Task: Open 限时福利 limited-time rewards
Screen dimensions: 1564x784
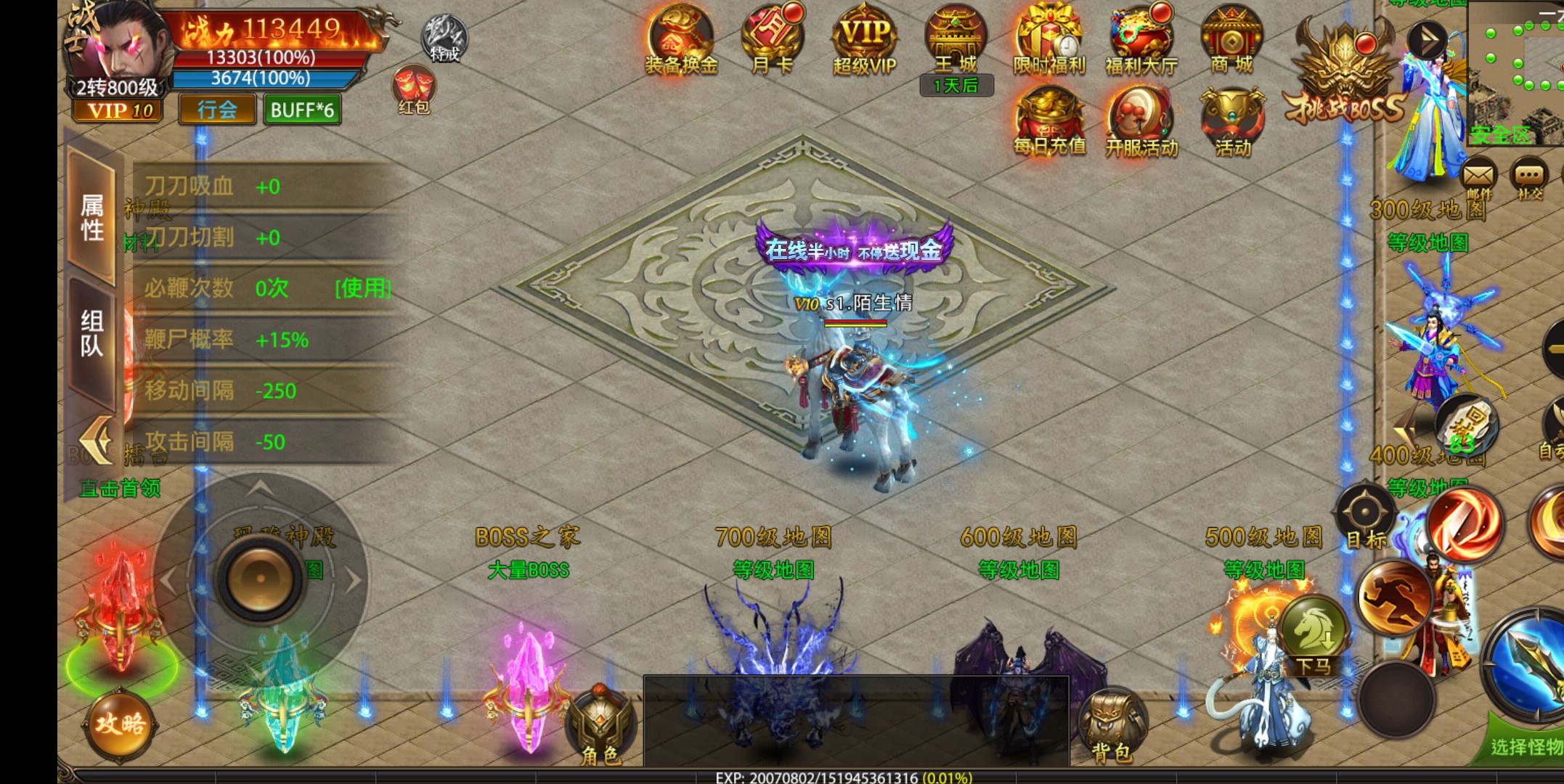Action: [1049, 40]
